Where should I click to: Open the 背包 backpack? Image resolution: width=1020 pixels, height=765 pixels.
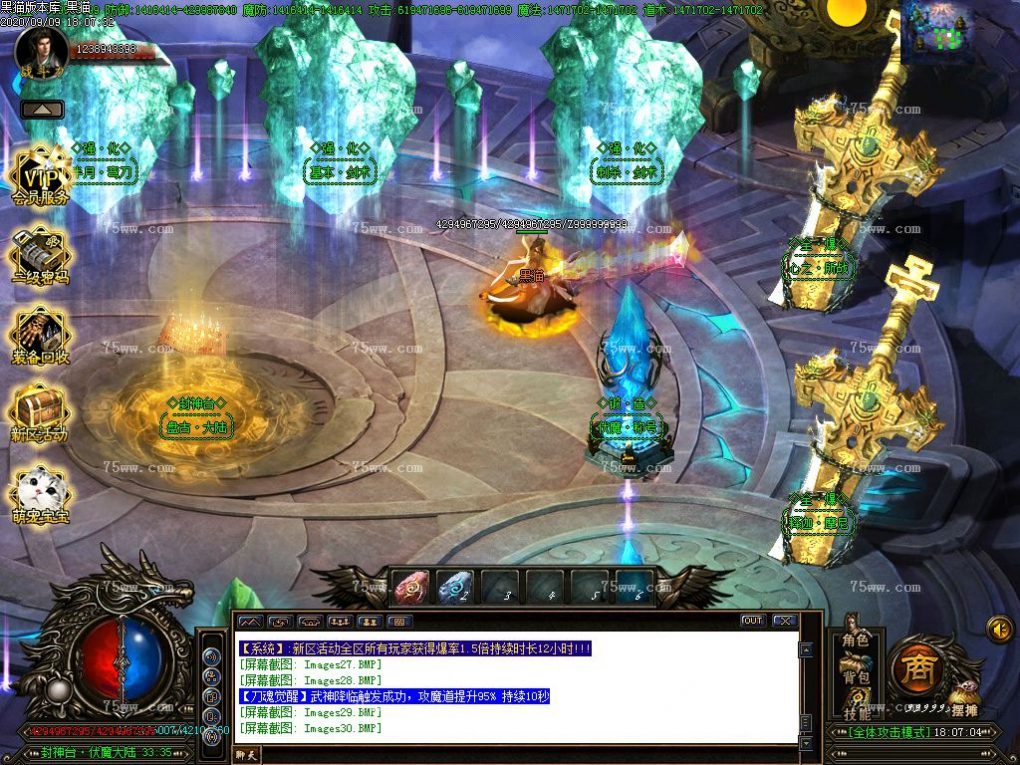[855, 677]
